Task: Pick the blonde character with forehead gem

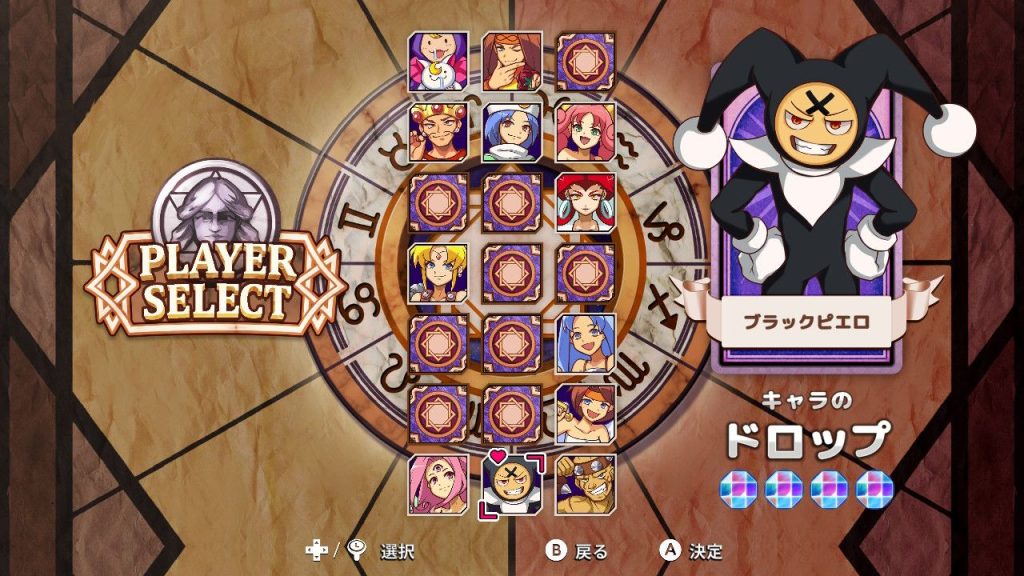Action: click(438, 273)
